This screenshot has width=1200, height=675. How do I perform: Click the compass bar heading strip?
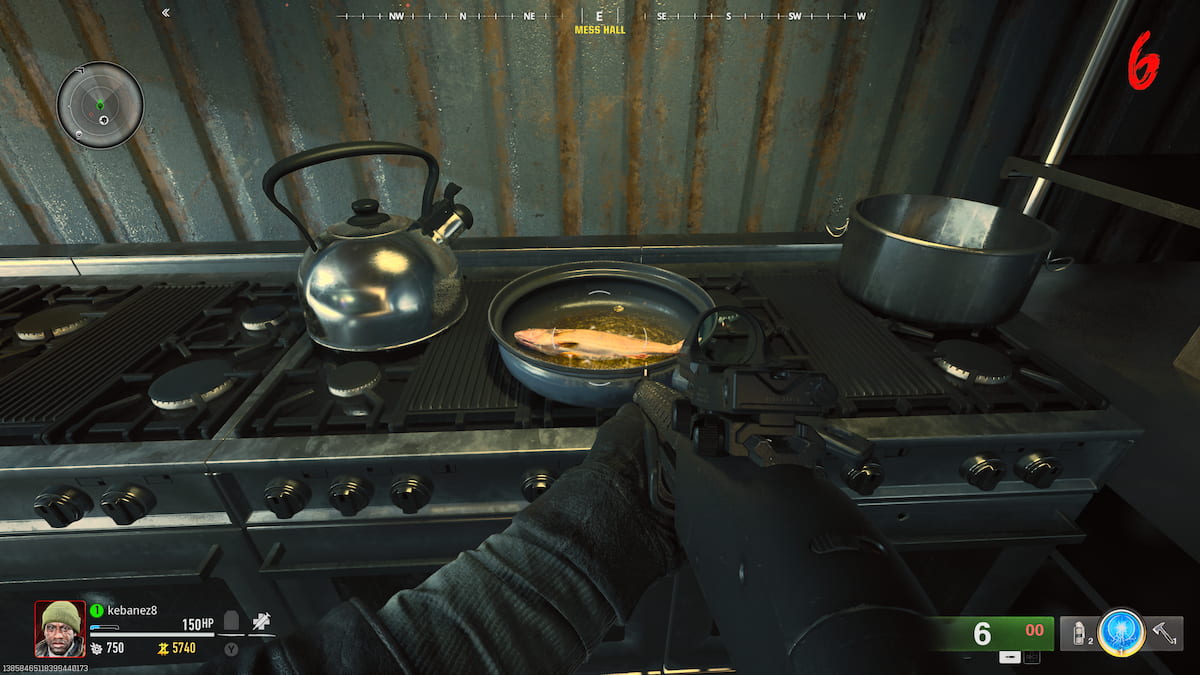600,17
